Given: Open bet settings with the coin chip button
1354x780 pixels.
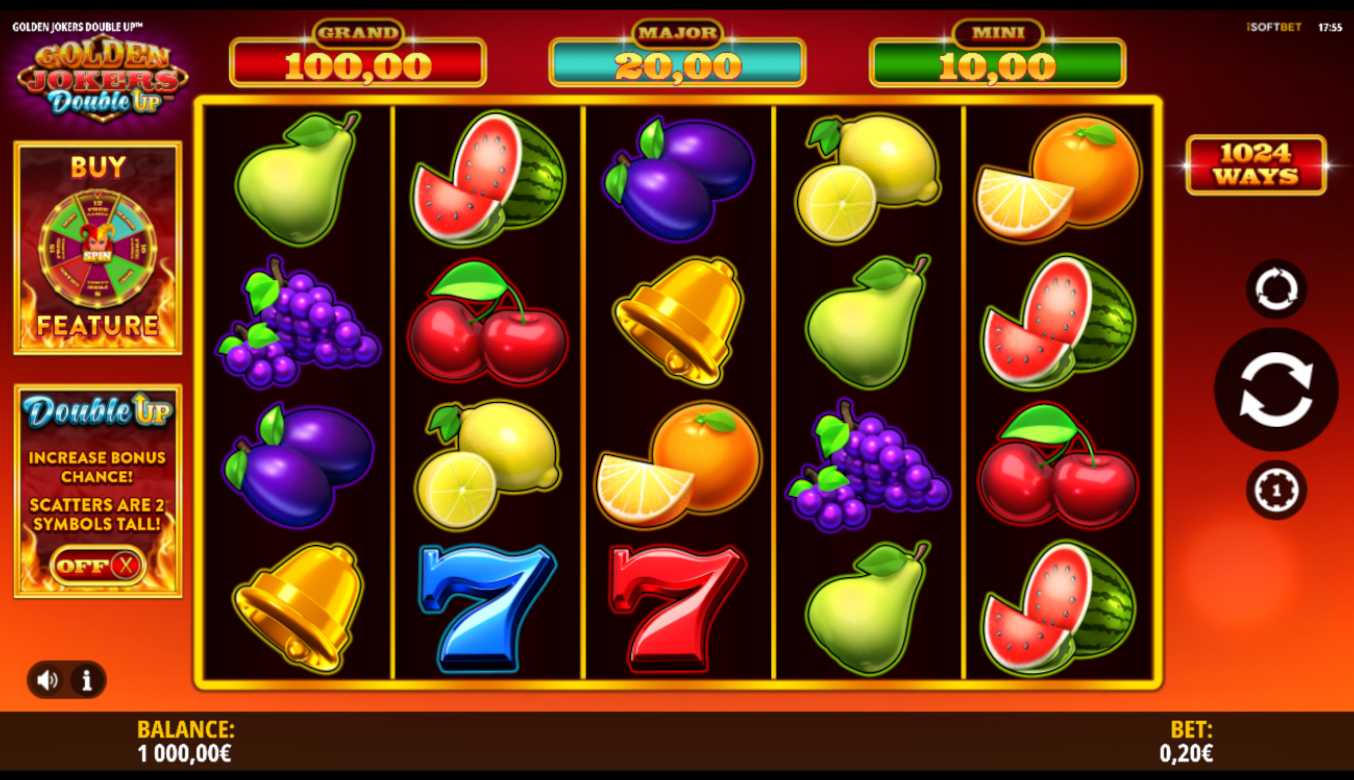Looking at the screenshot, I should (1276, 490).
